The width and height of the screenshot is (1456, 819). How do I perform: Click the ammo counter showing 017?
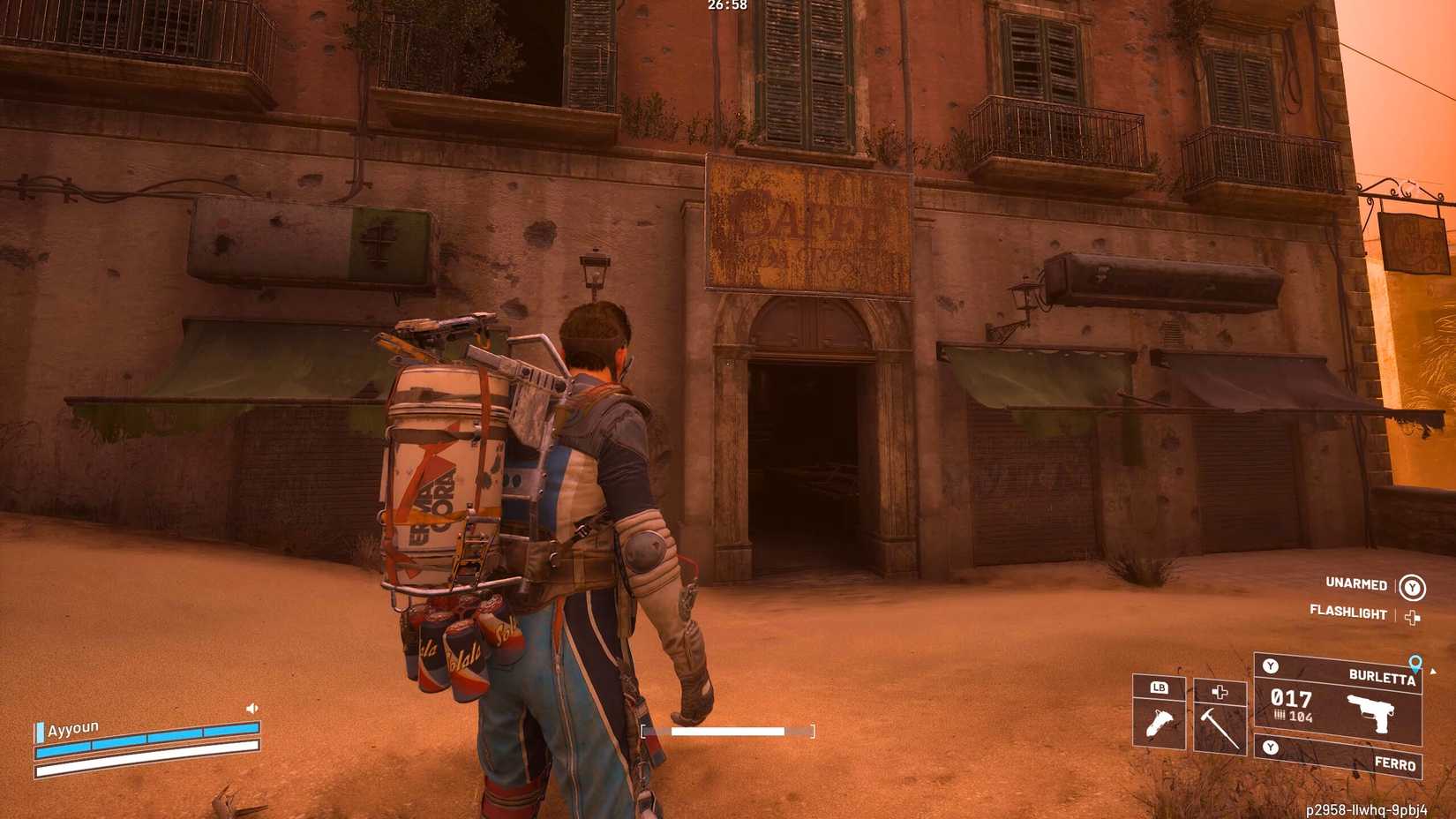pyautogui.click(x=1292, y=700)
